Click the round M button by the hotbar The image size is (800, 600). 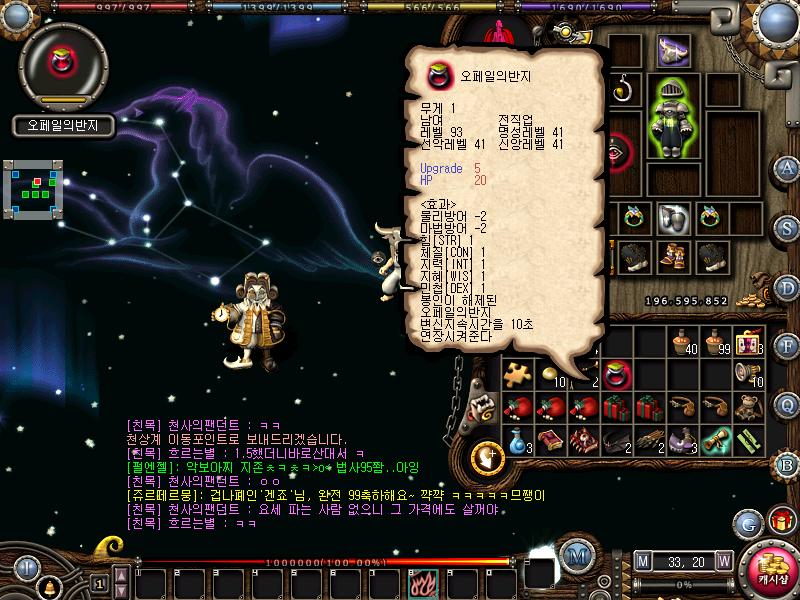click(x=575, y=555)
